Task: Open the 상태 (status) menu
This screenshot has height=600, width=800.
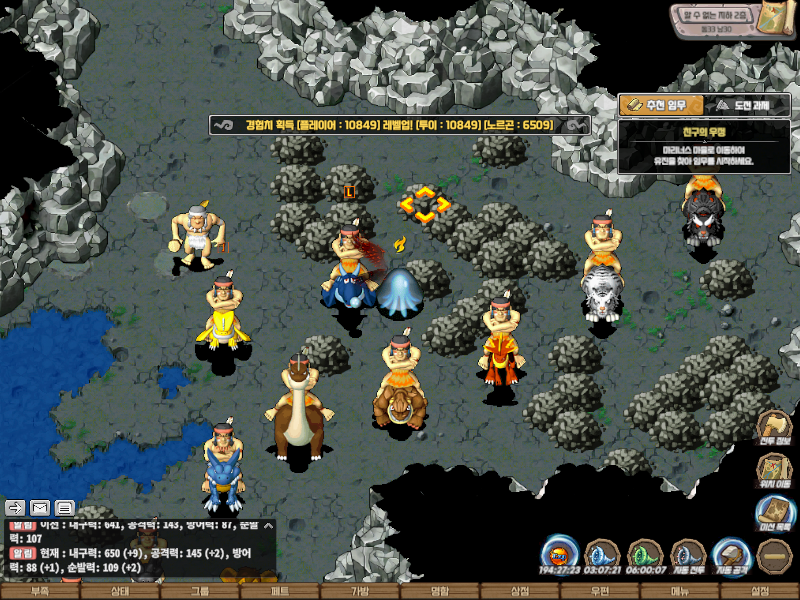Action: (120, 591)
